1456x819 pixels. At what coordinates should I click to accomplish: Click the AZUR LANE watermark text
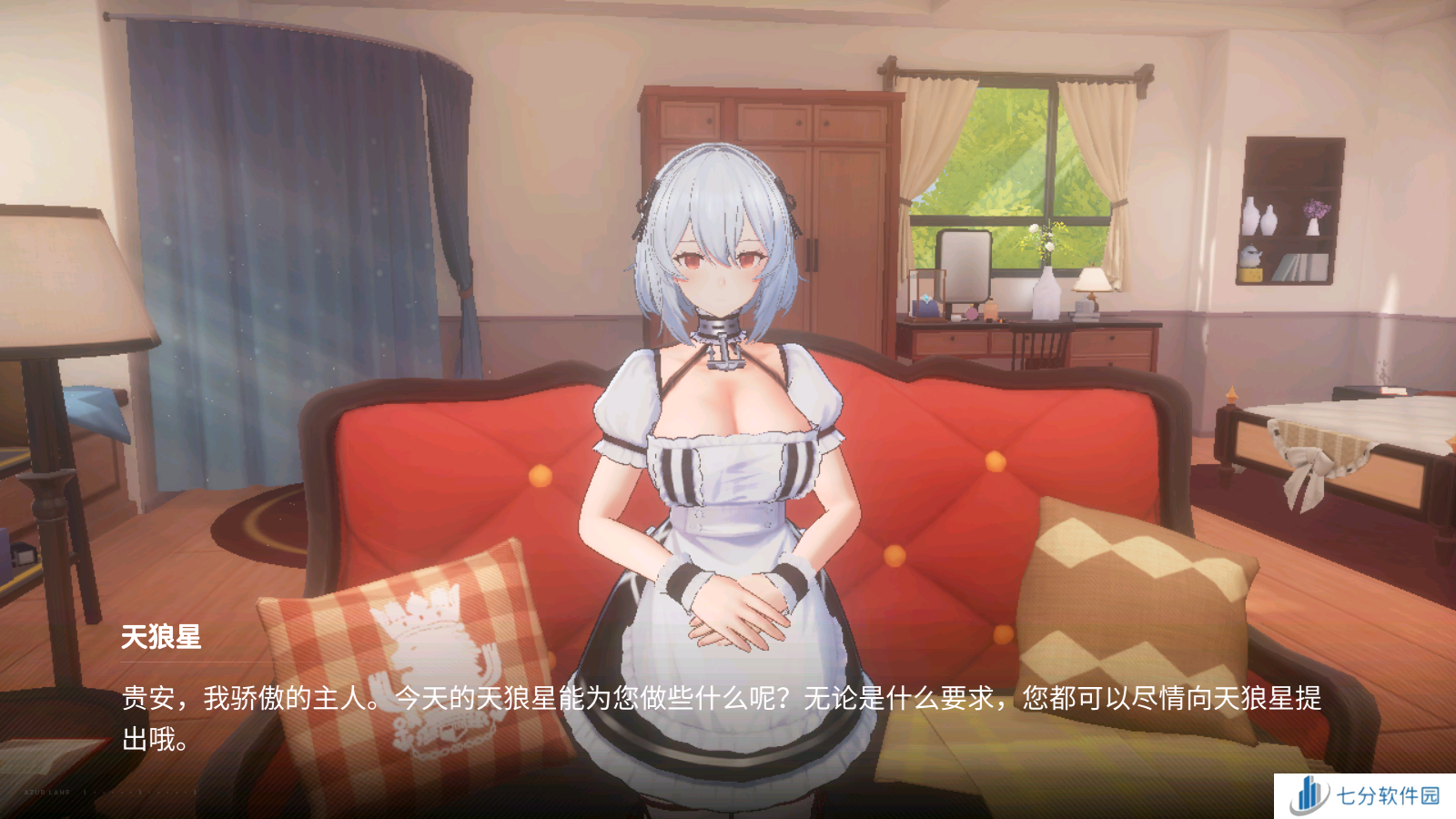pyautogui.click(x=45, y=793)
